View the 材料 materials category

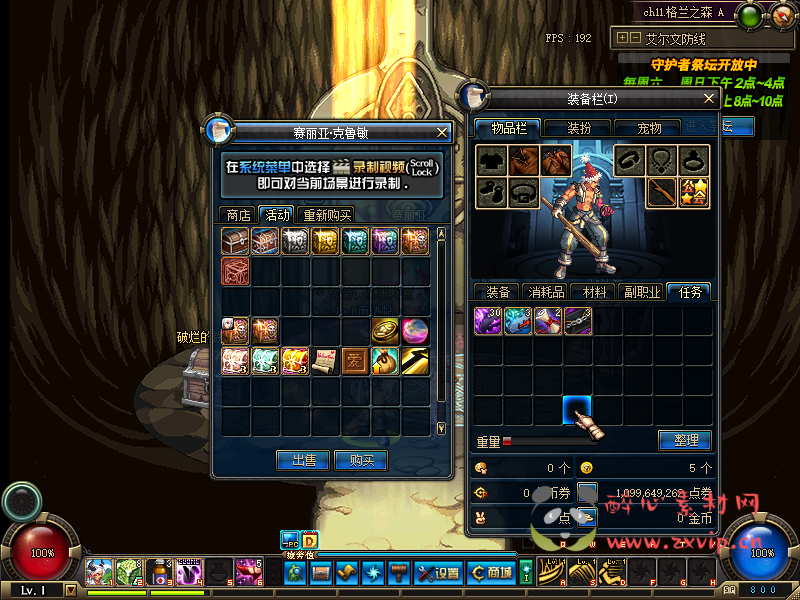click(594, 292)
